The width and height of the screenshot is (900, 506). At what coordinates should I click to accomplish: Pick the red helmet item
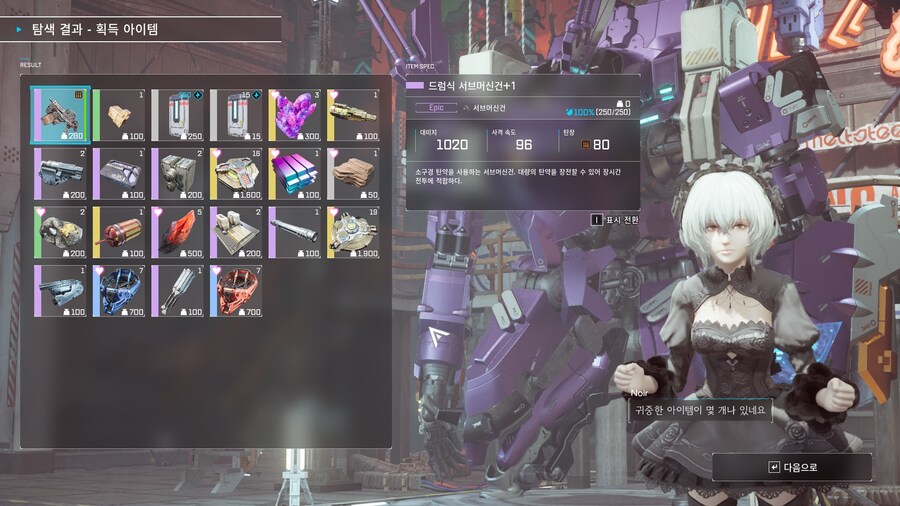coord(237,290)
